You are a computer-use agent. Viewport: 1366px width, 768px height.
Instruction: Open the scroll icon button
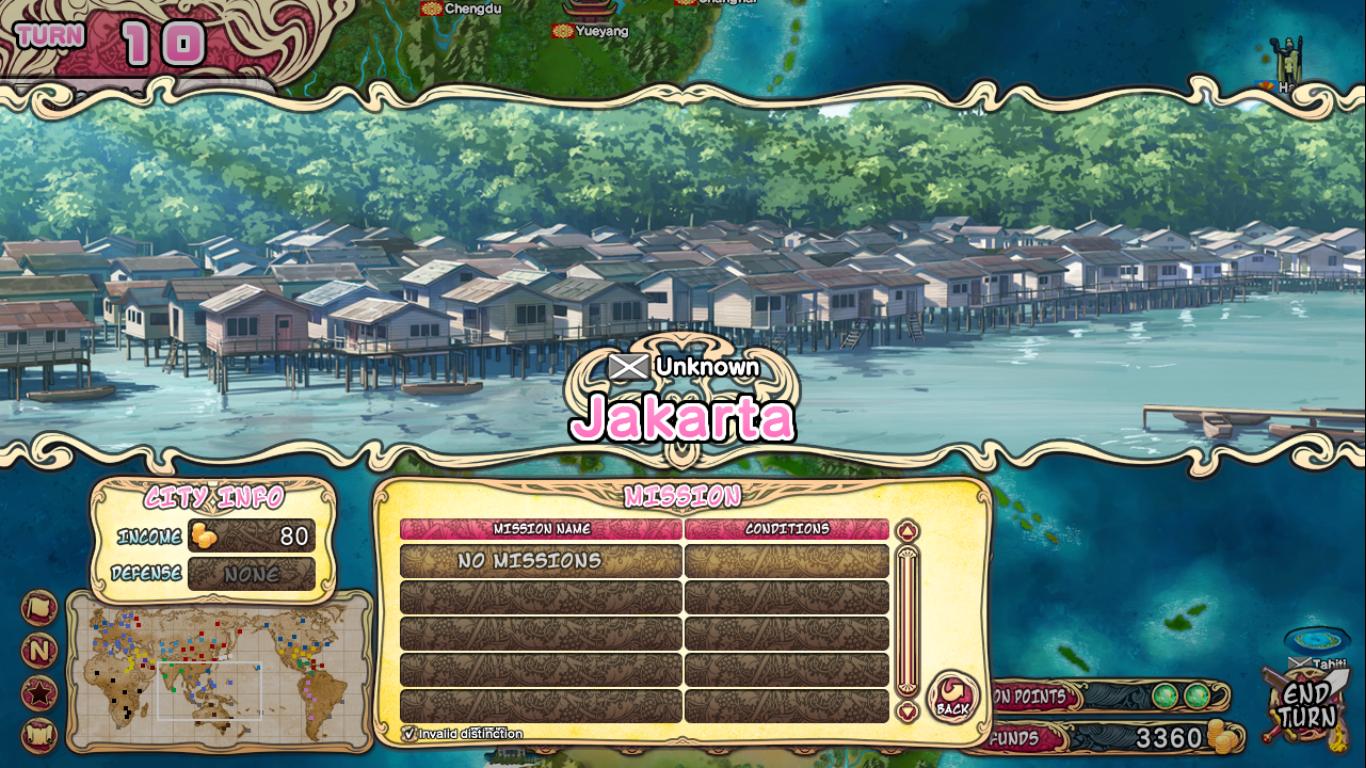(x=39, y=735)
